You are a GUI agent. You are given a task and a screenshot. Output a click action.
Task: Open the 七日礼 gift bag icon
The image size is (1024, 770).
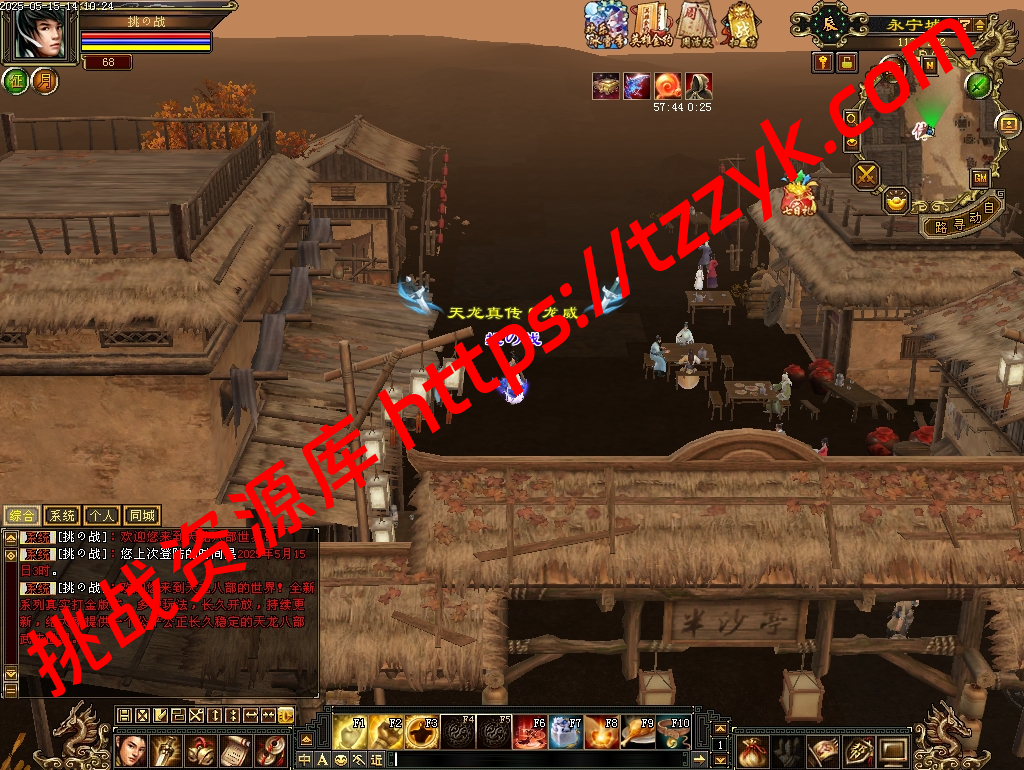tap(798, 195)
